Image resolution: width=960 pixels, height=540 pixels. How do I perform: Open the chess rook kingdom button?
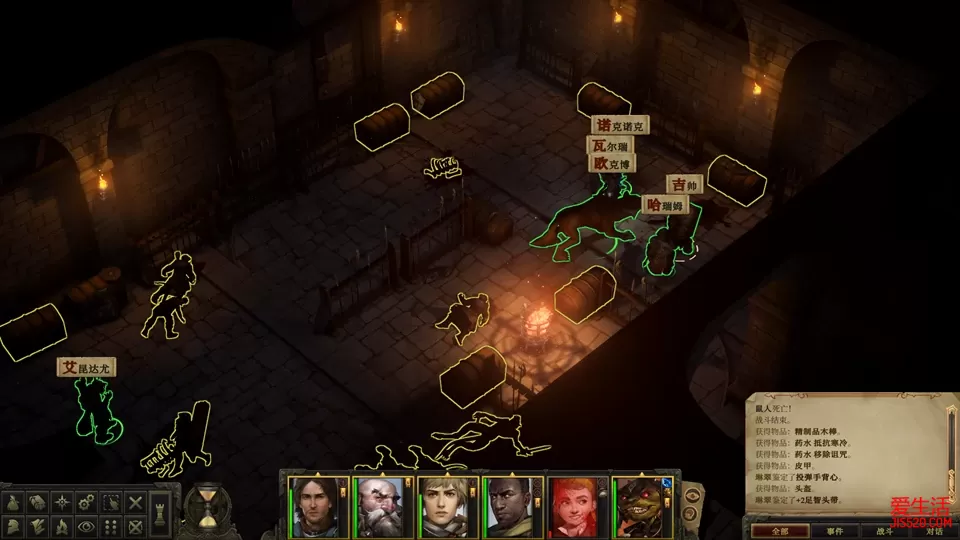[162, 516]
